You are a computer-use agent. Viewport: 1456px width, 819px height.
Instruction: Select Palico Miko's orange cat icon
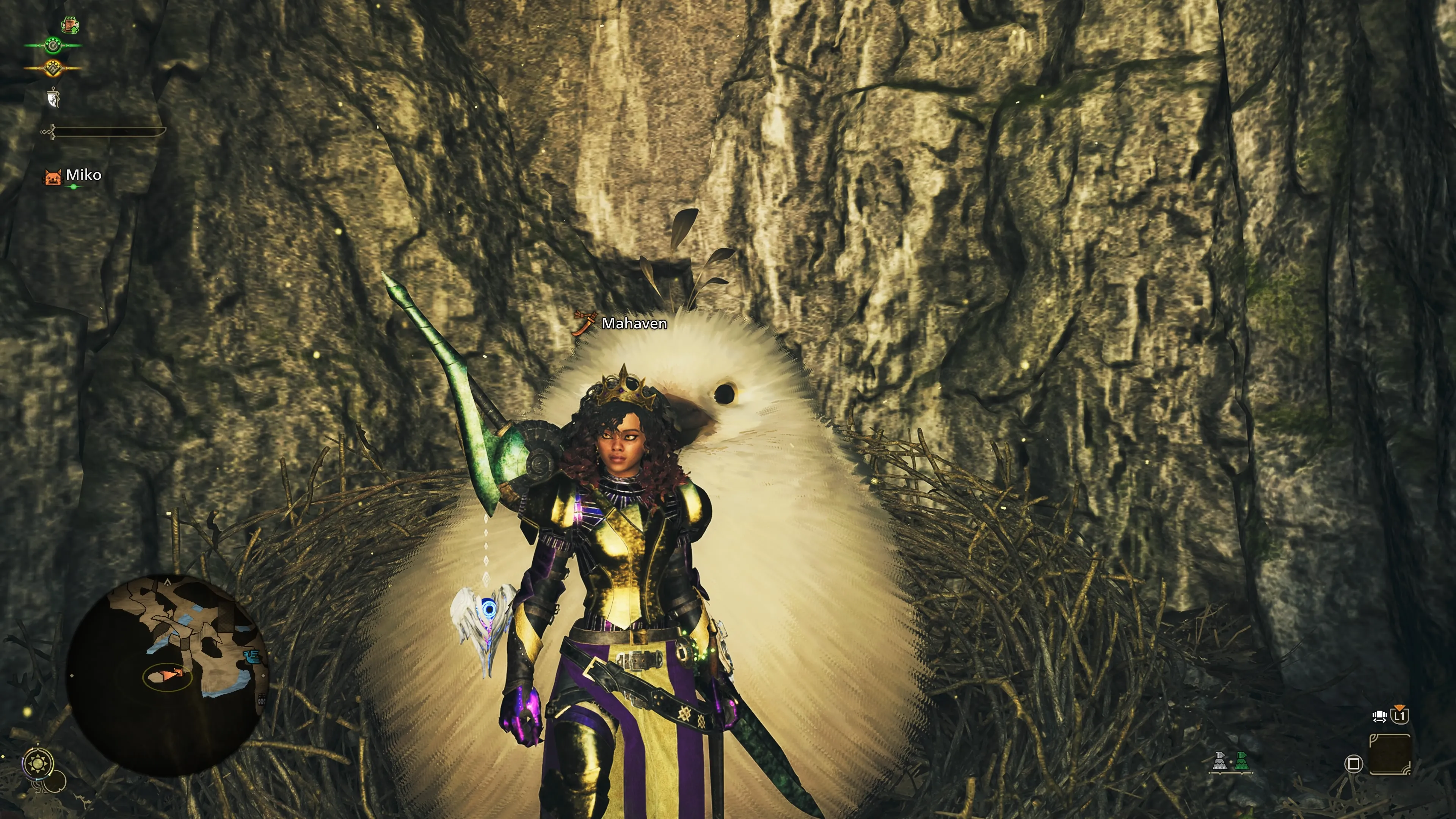tap(53, 177)
